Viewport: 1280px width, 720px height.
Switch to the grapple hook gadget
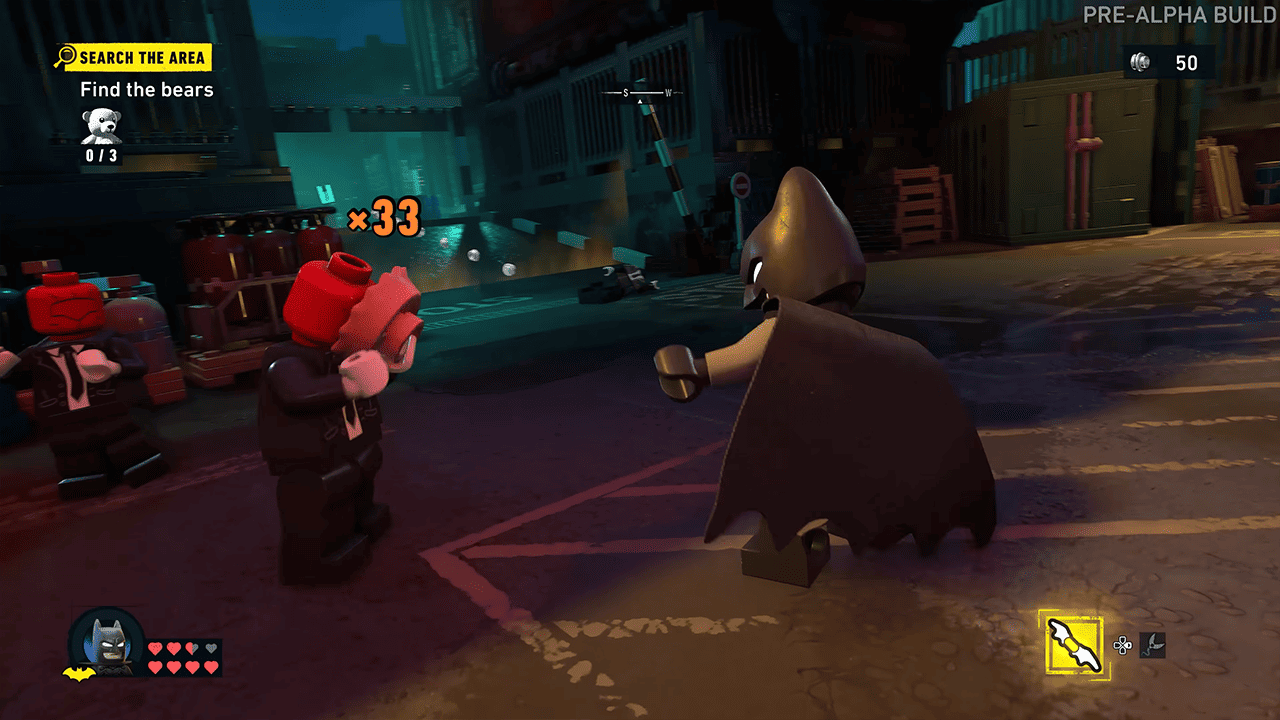tap(1153, 645)
